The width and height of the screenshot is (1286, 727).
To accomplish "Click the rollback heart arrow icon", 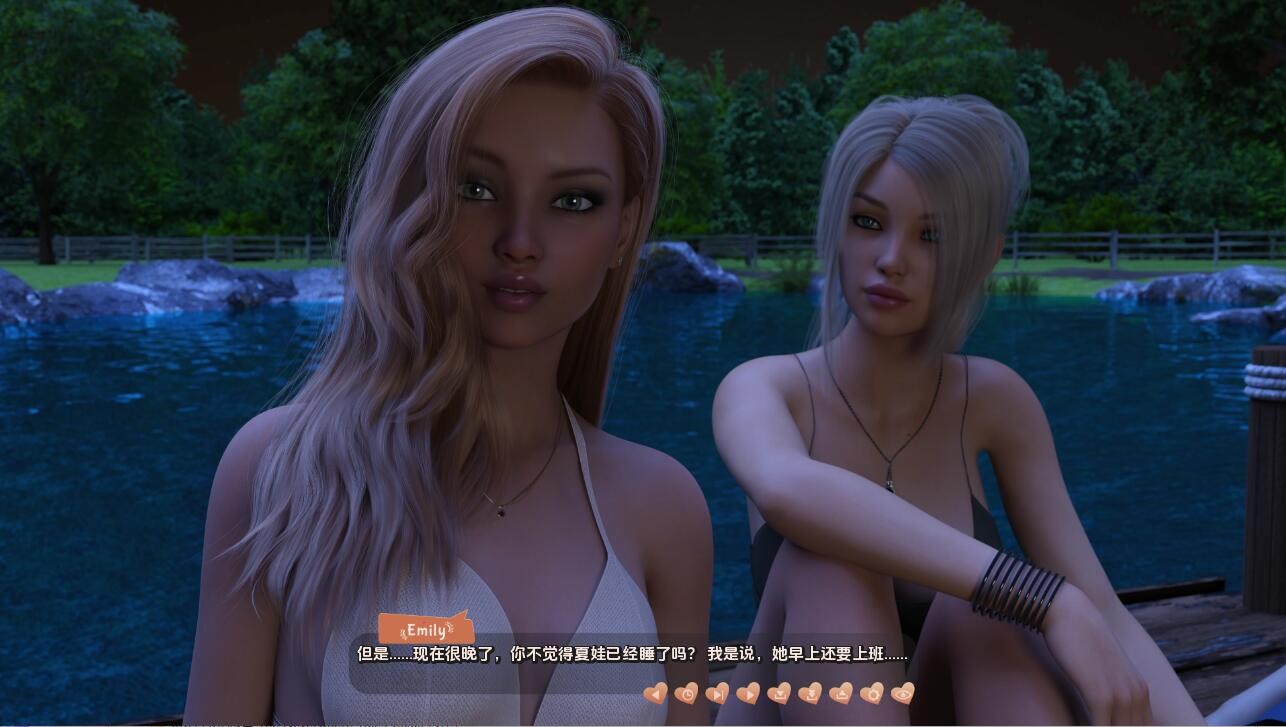I will pos(657,695).
